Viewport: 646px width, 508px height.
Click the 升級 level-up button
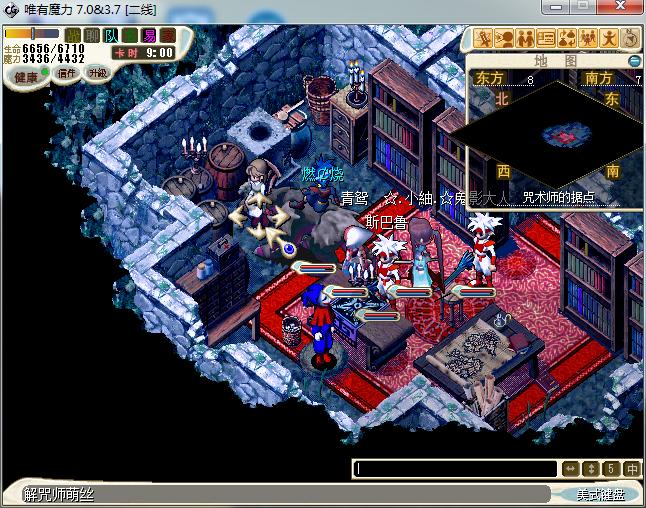[97, 73]
